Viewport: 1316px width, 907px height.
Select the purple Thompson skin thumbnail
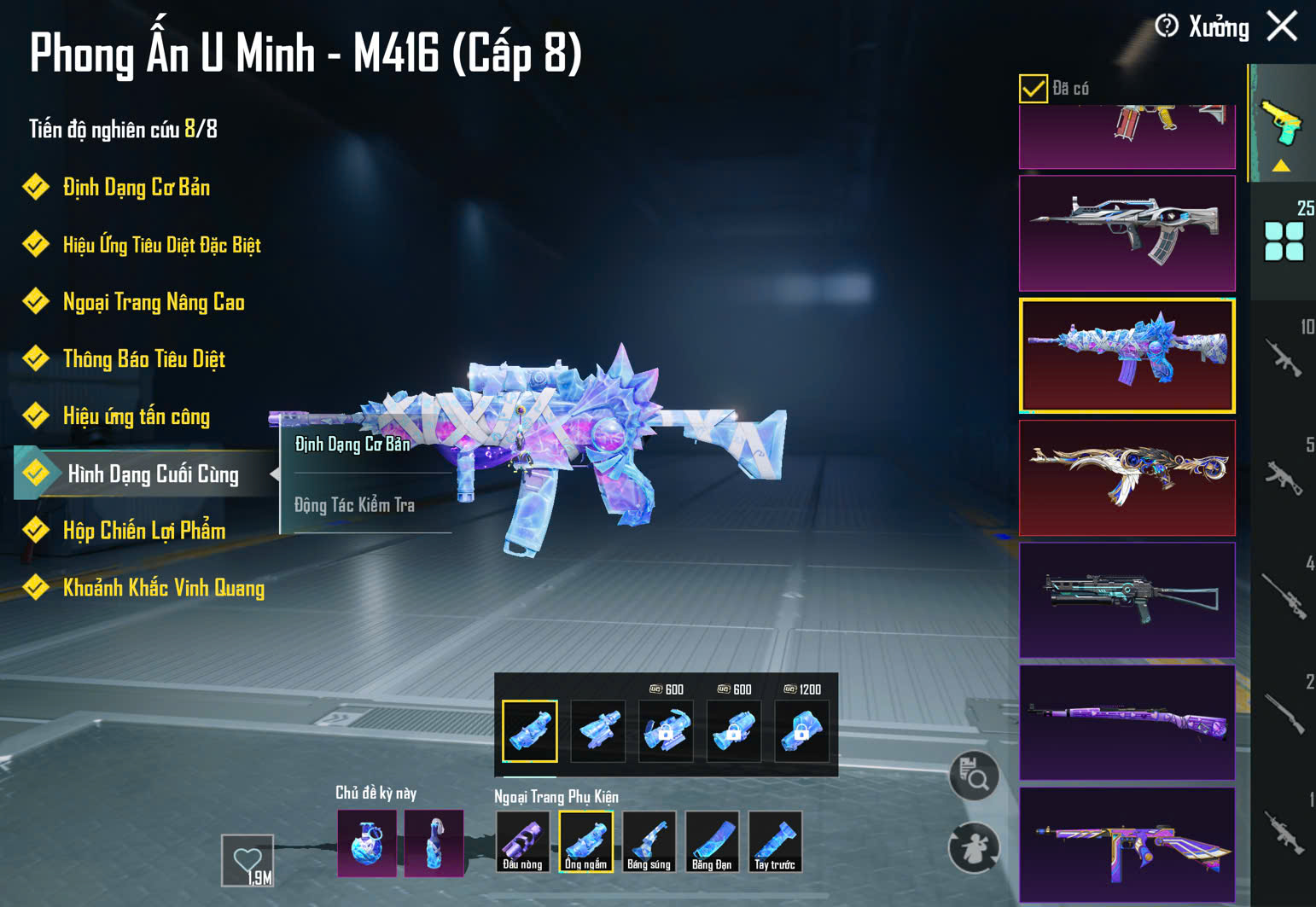point(1127,845)
